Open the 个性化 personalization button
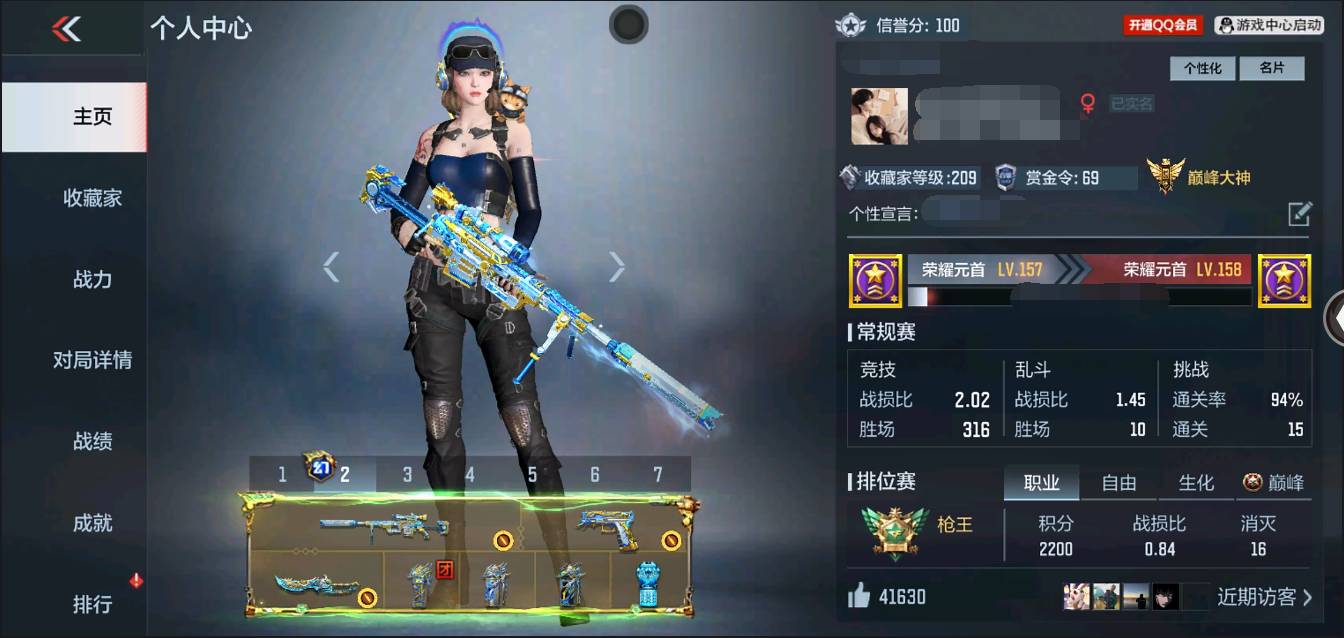Screen dimensions: 1344x638 coord(1203,68)
